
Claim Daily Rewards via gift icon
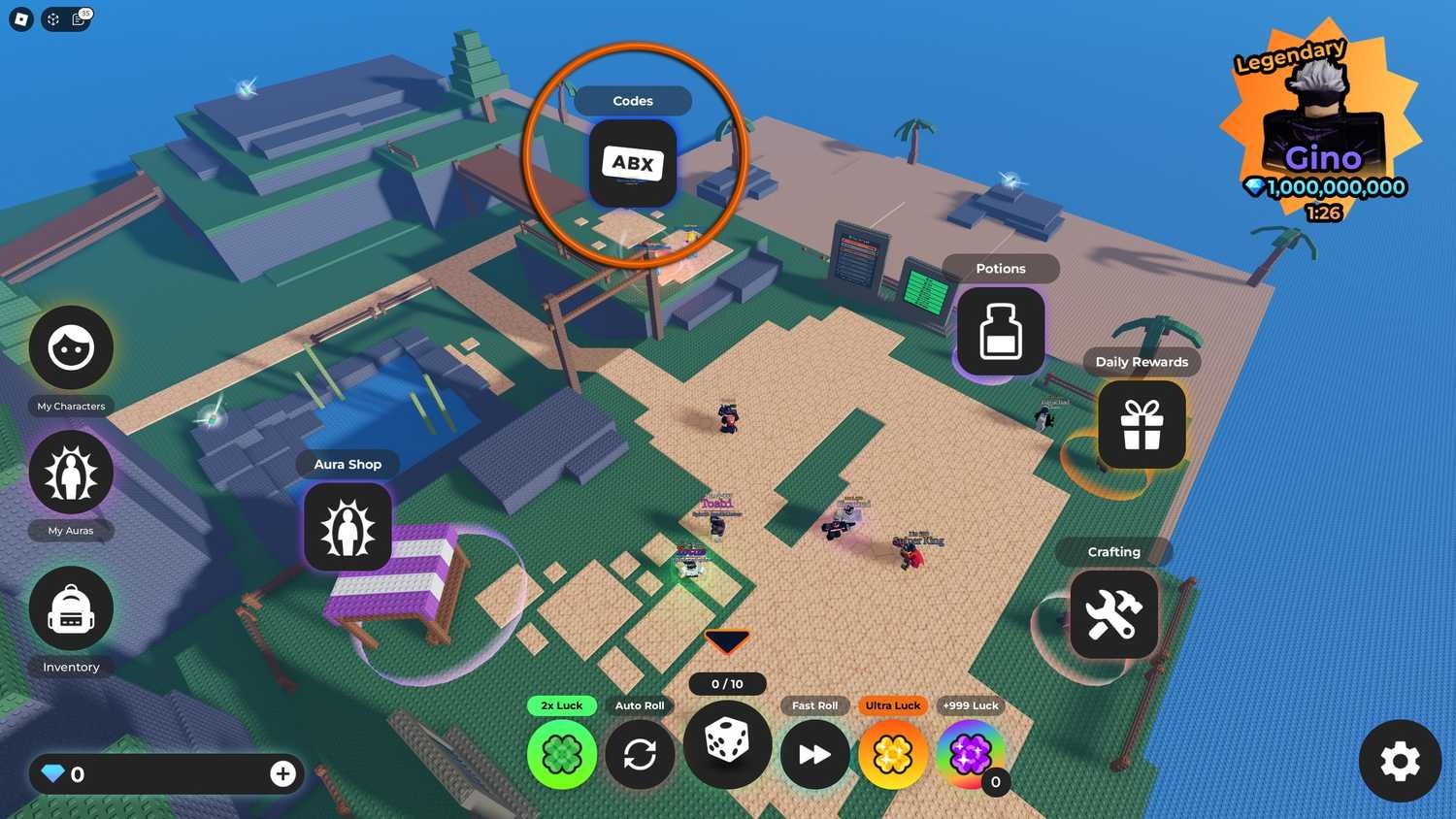click(x=1142, y=424)
